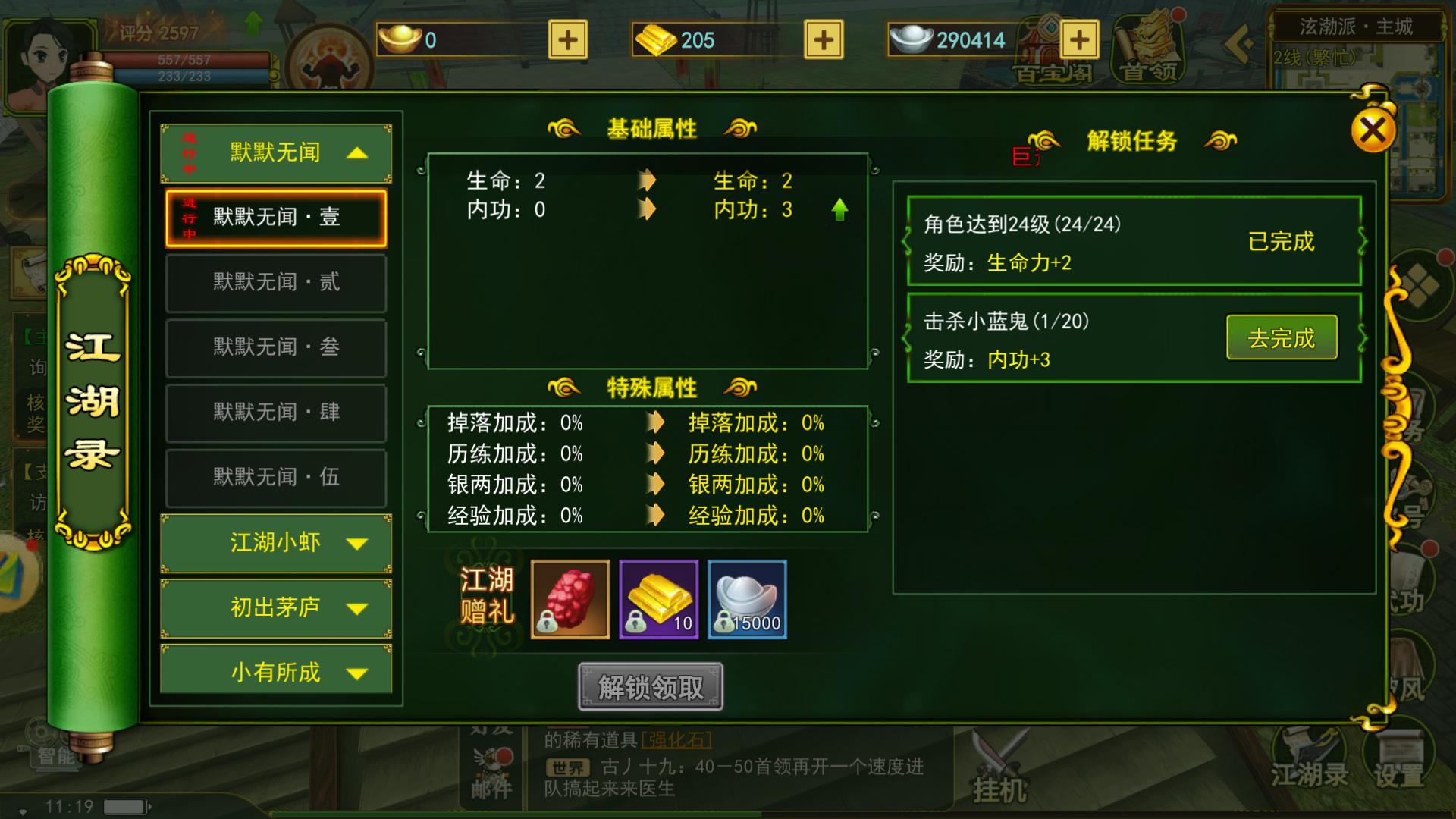Click the 解锁领取 claim button

pyautogui.click(x=649, y=685)
